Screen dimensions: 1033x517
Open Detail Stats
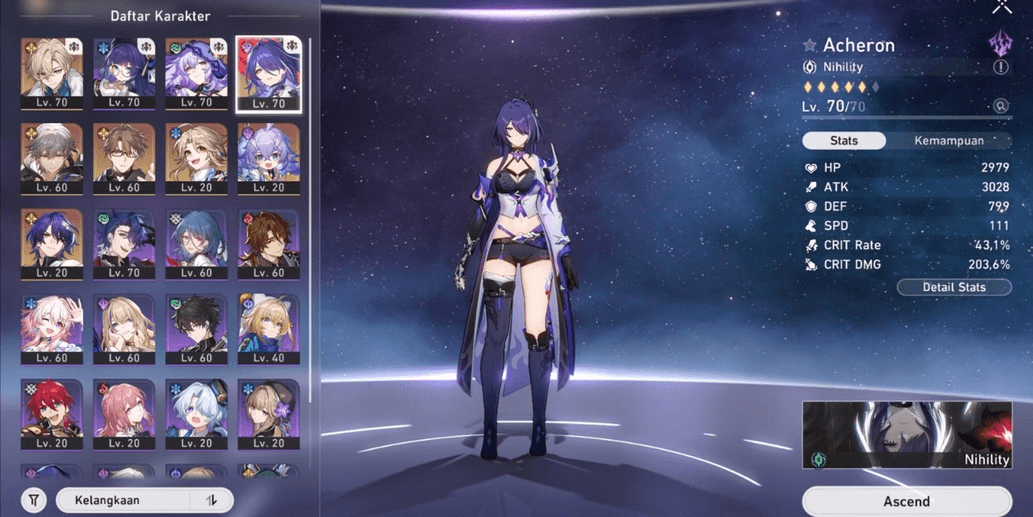tap(954, 287)
